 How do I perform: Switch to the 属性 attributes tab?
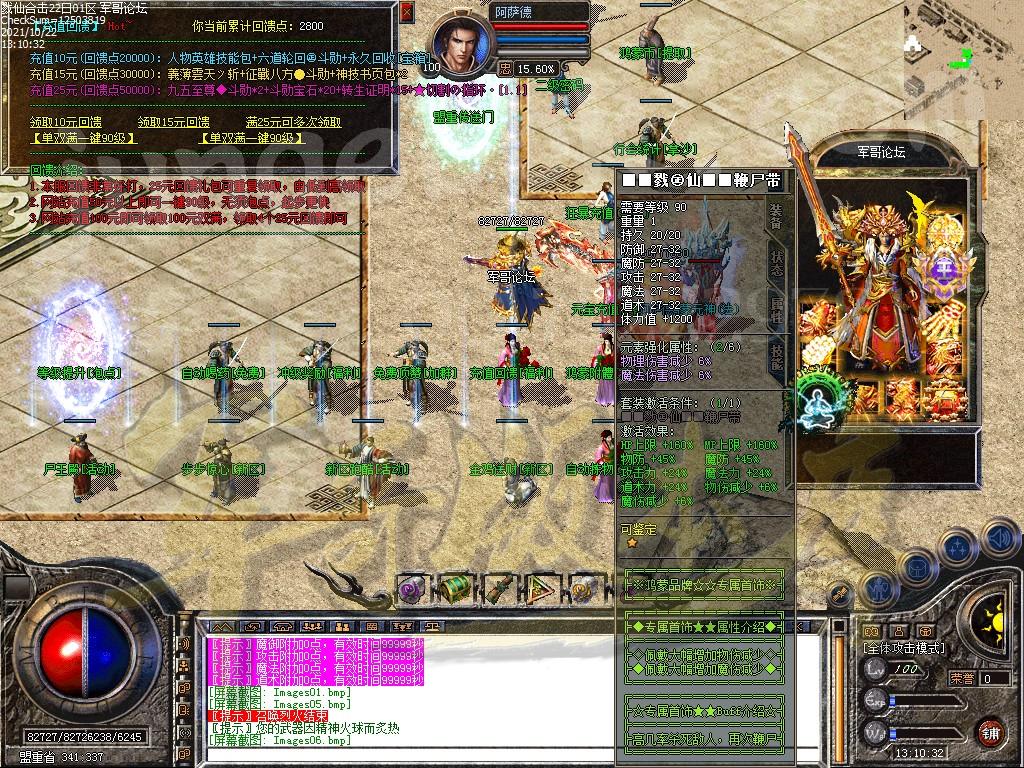coord(776,307)
